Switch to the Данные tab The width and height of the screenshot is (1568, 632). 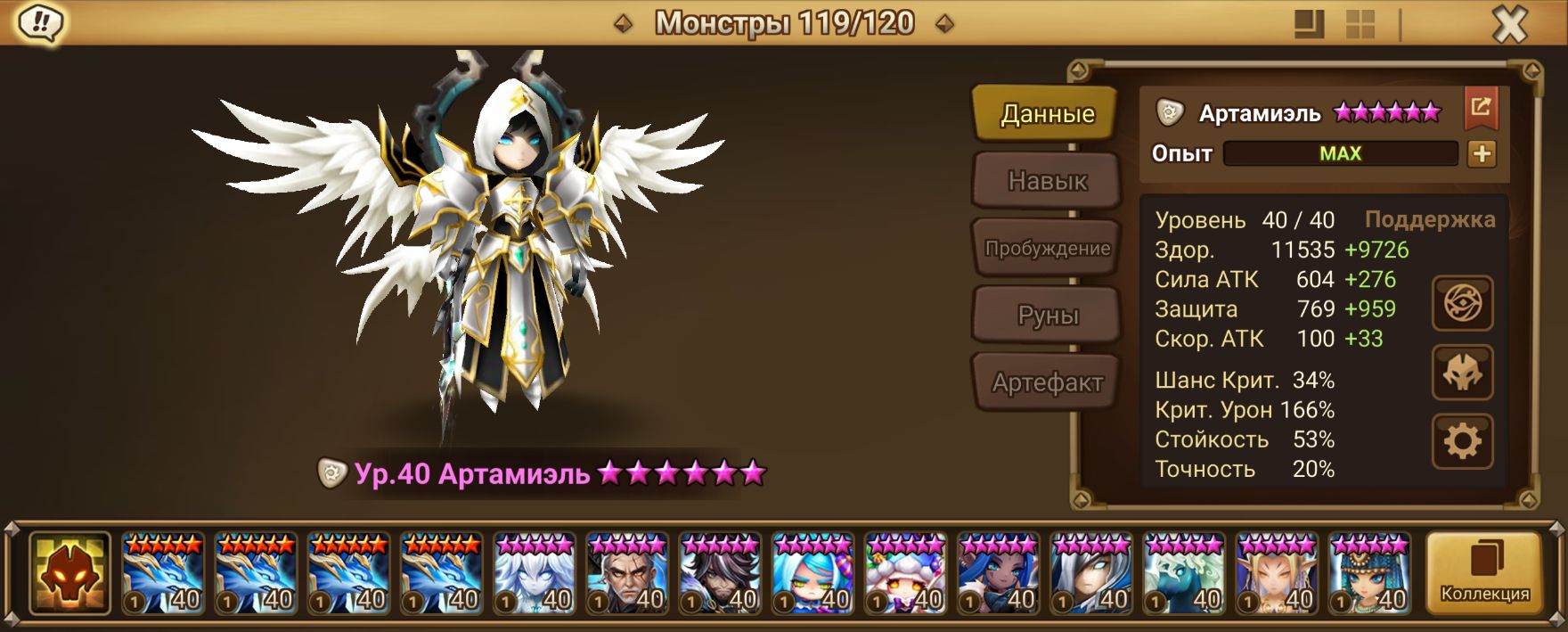[x=1046, y=114]
